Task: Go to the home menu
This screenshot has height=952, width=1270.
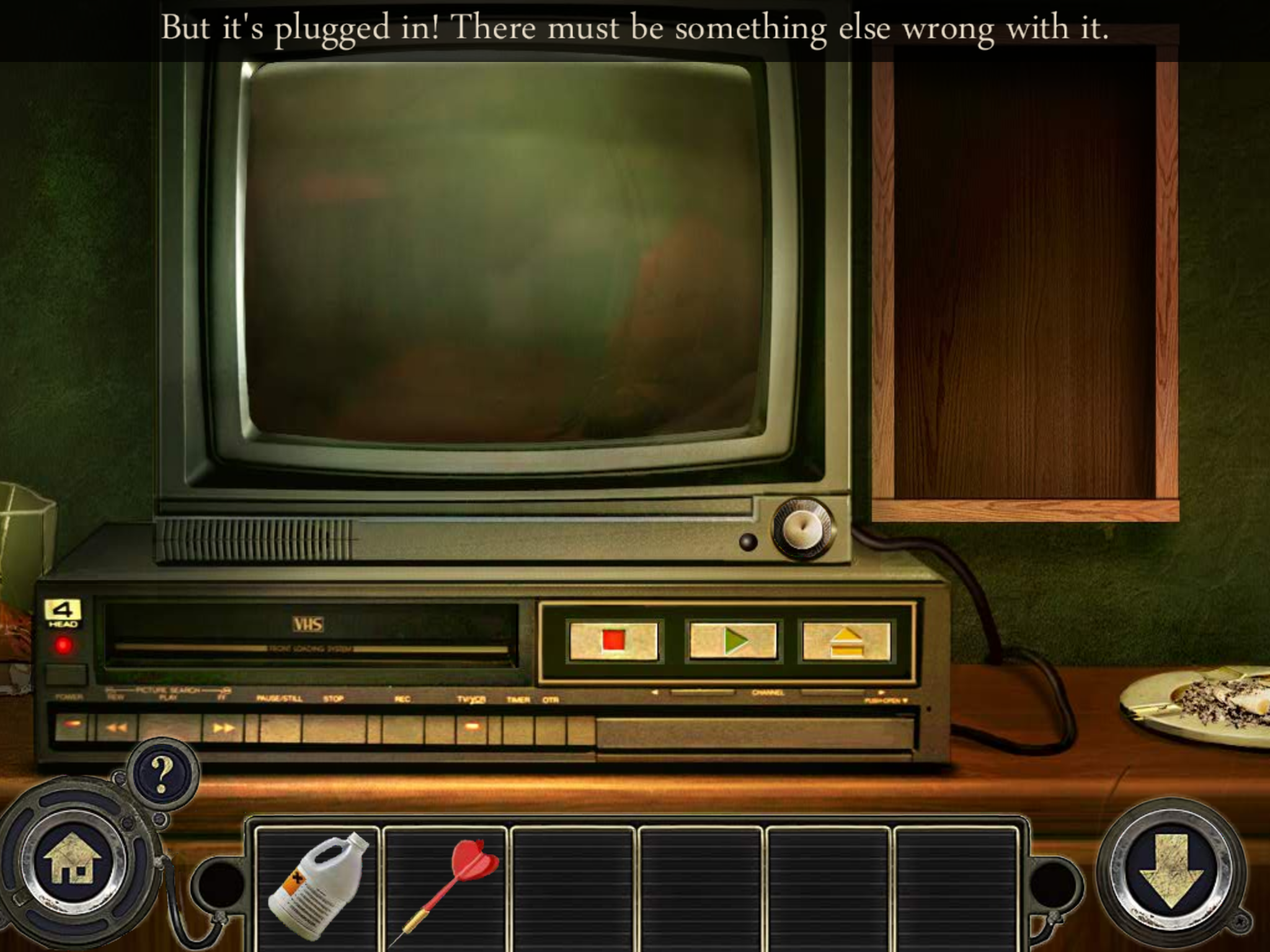Action: click(x=73, y=863)
